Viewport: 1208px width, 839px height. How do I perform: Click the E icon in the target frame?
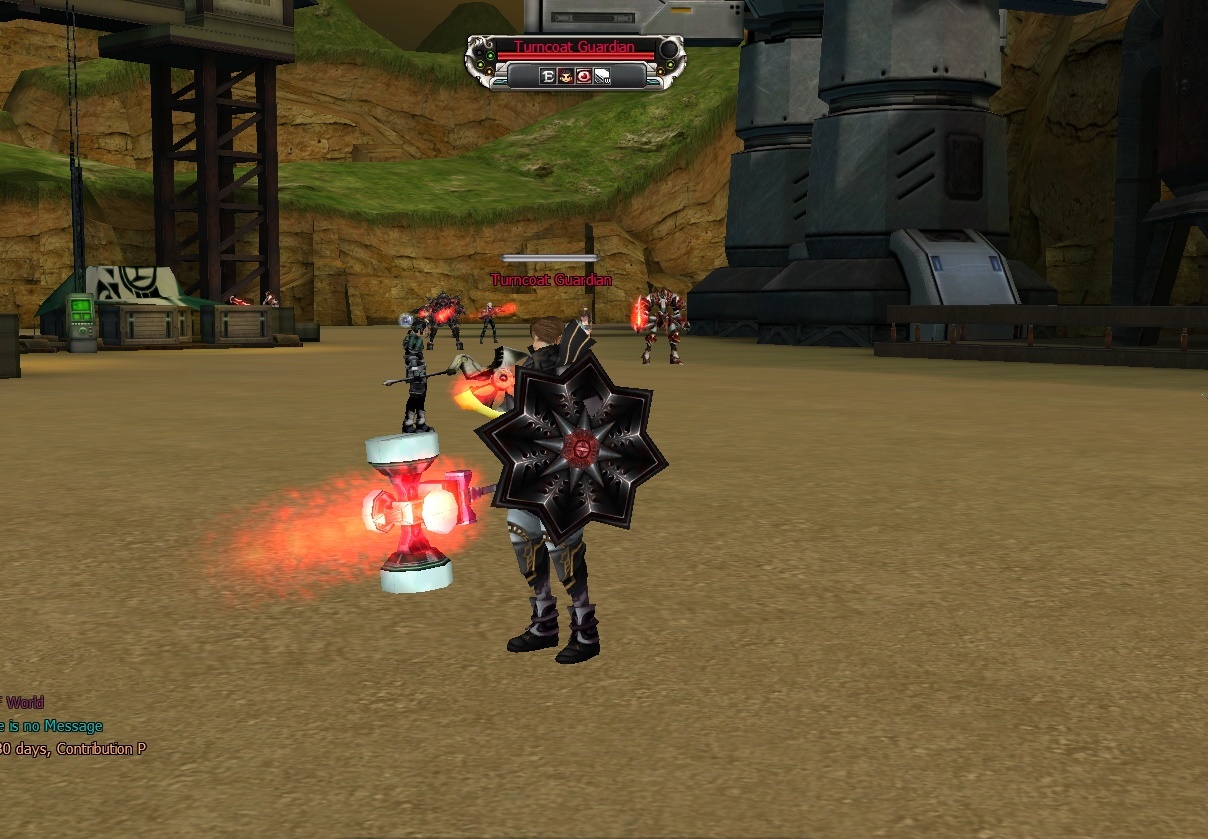(547, 76)
